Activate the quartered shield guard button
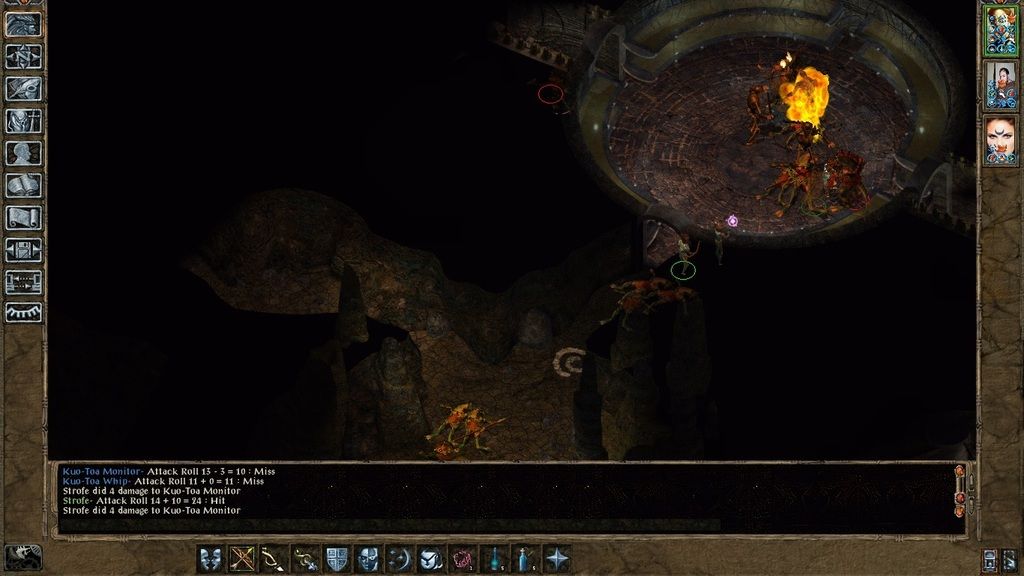Viewport: 1024px width, 576px height. (337, 558)
